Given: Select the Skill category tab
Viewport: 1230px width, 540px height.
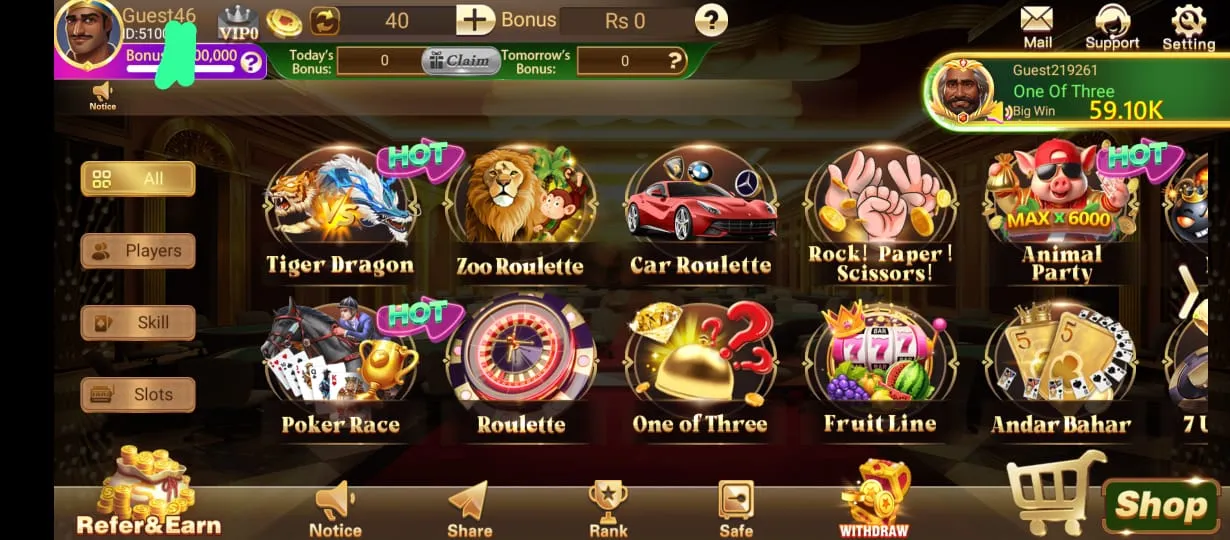Looking at the screenshot, I should tap(138, 323).
